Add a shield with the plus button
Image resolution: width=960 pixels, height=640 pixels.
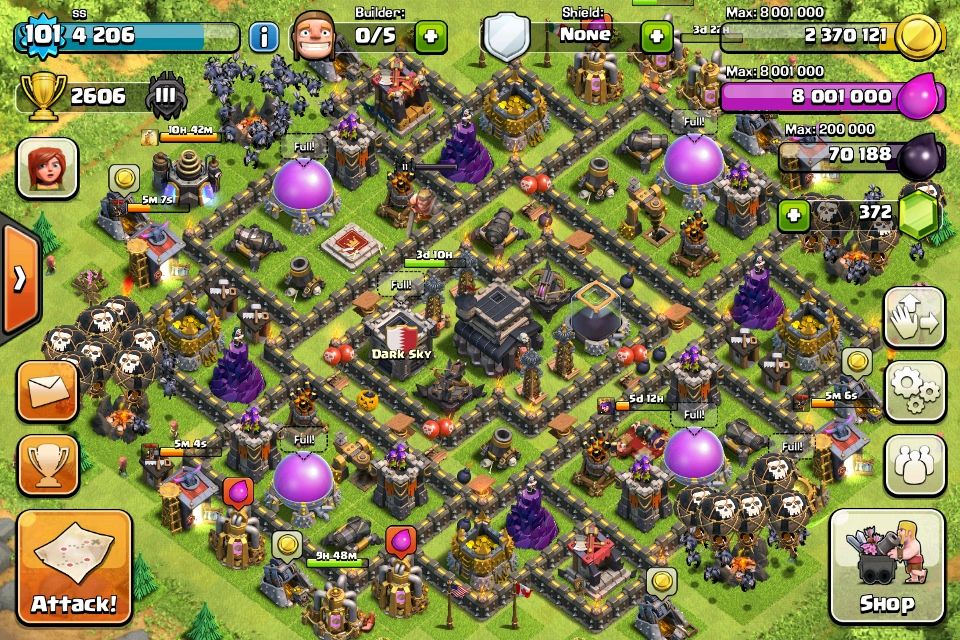657,38
